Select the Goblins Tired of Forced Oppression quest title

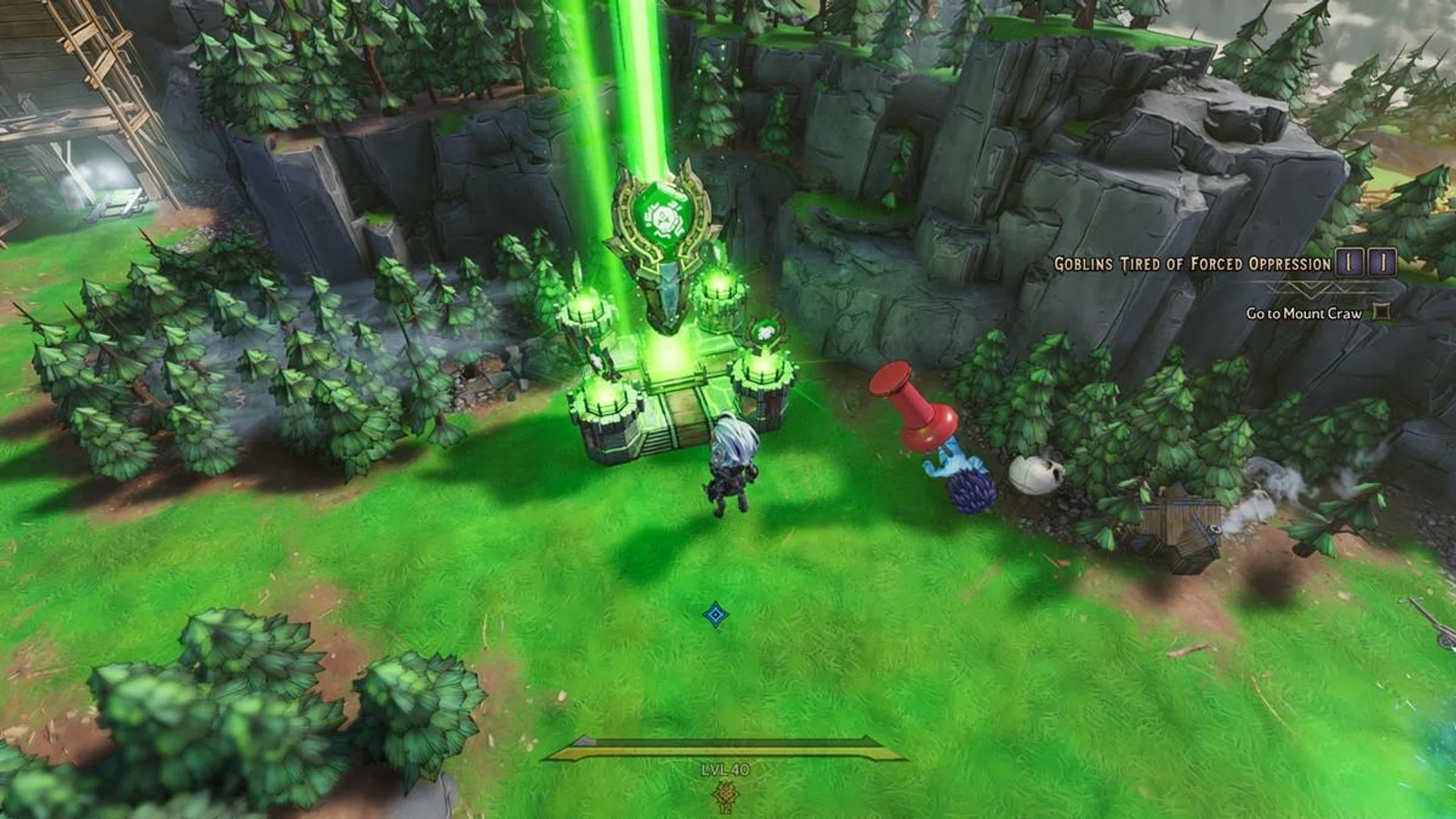point(1192,264)
